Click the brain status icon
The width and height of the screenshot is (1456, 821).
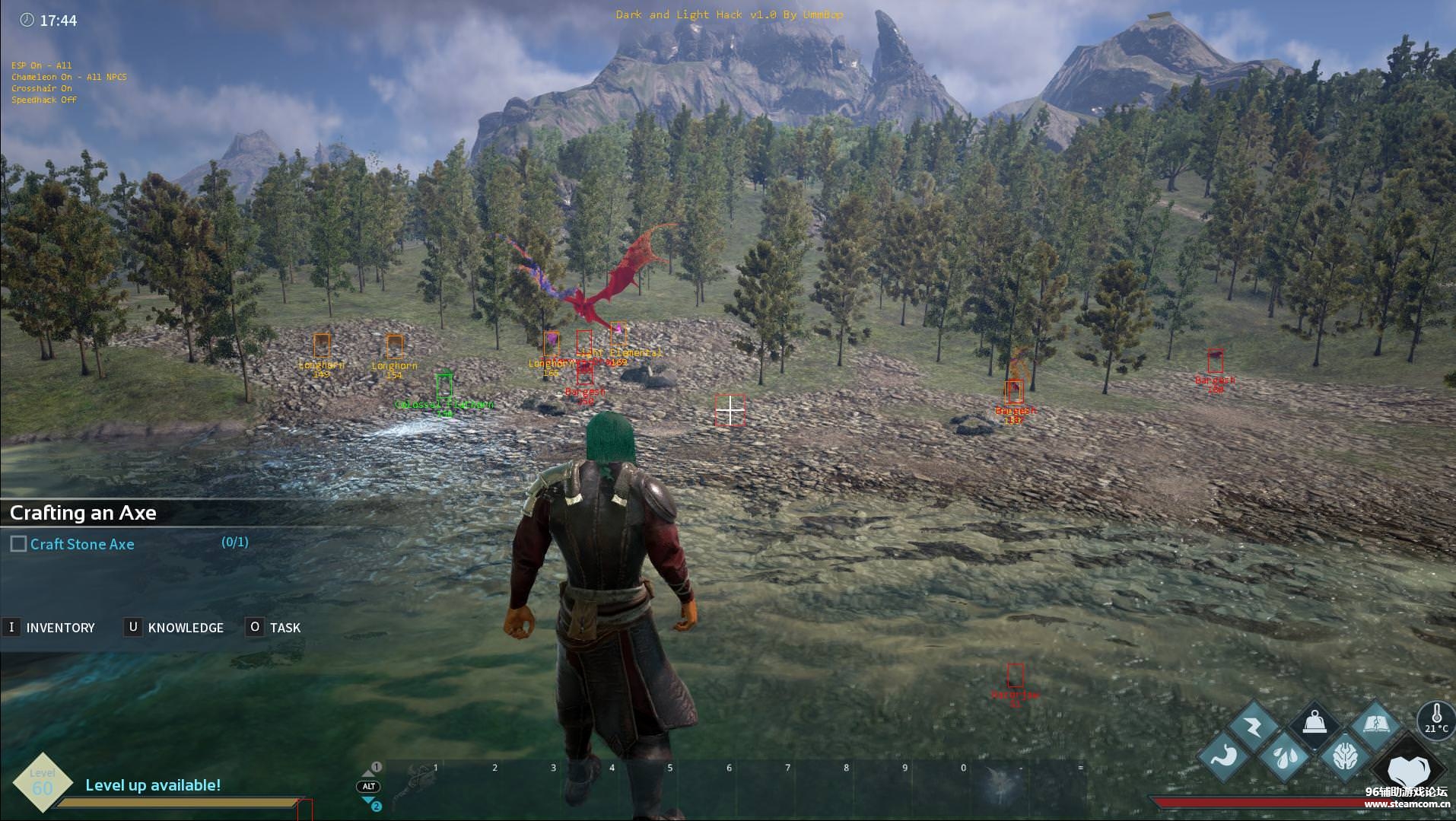[x=1345, y=756]
